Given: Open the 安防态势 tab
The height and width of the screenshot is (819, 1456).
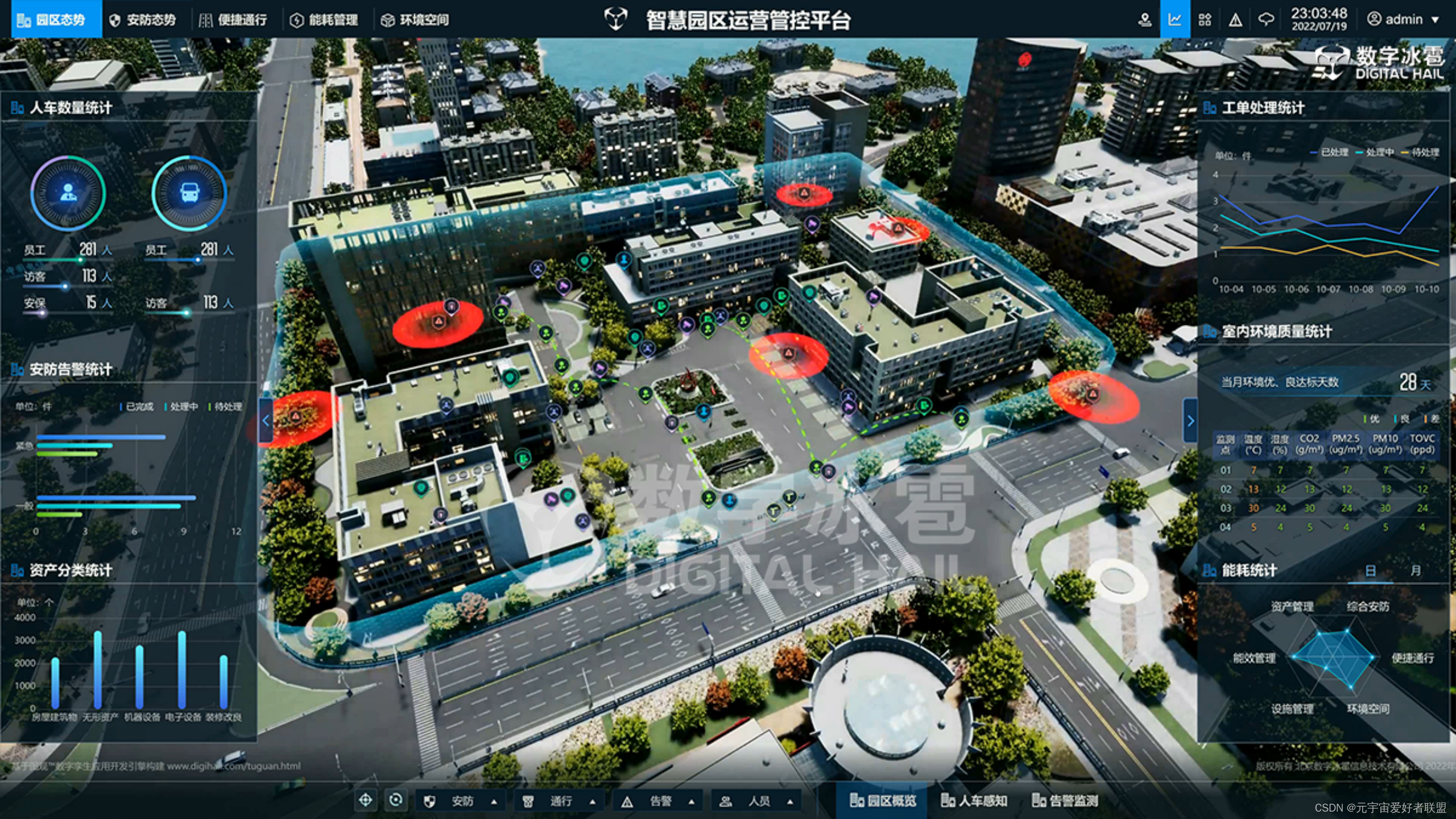Looking at the screenshot, I should (x=144, y=20).
